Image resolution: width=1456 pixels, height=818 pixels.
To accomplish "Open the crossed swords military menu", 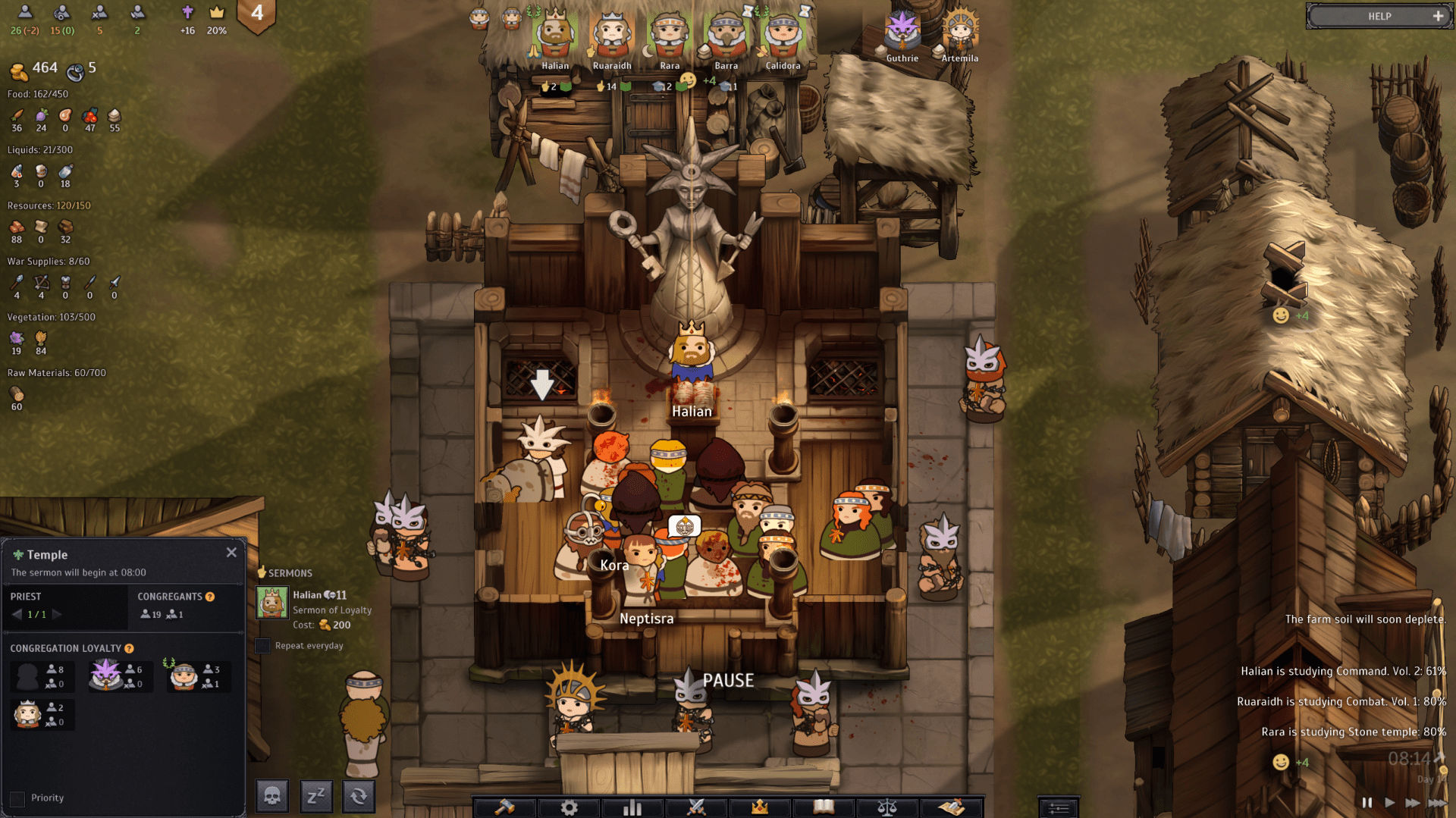I will (696, 807).
